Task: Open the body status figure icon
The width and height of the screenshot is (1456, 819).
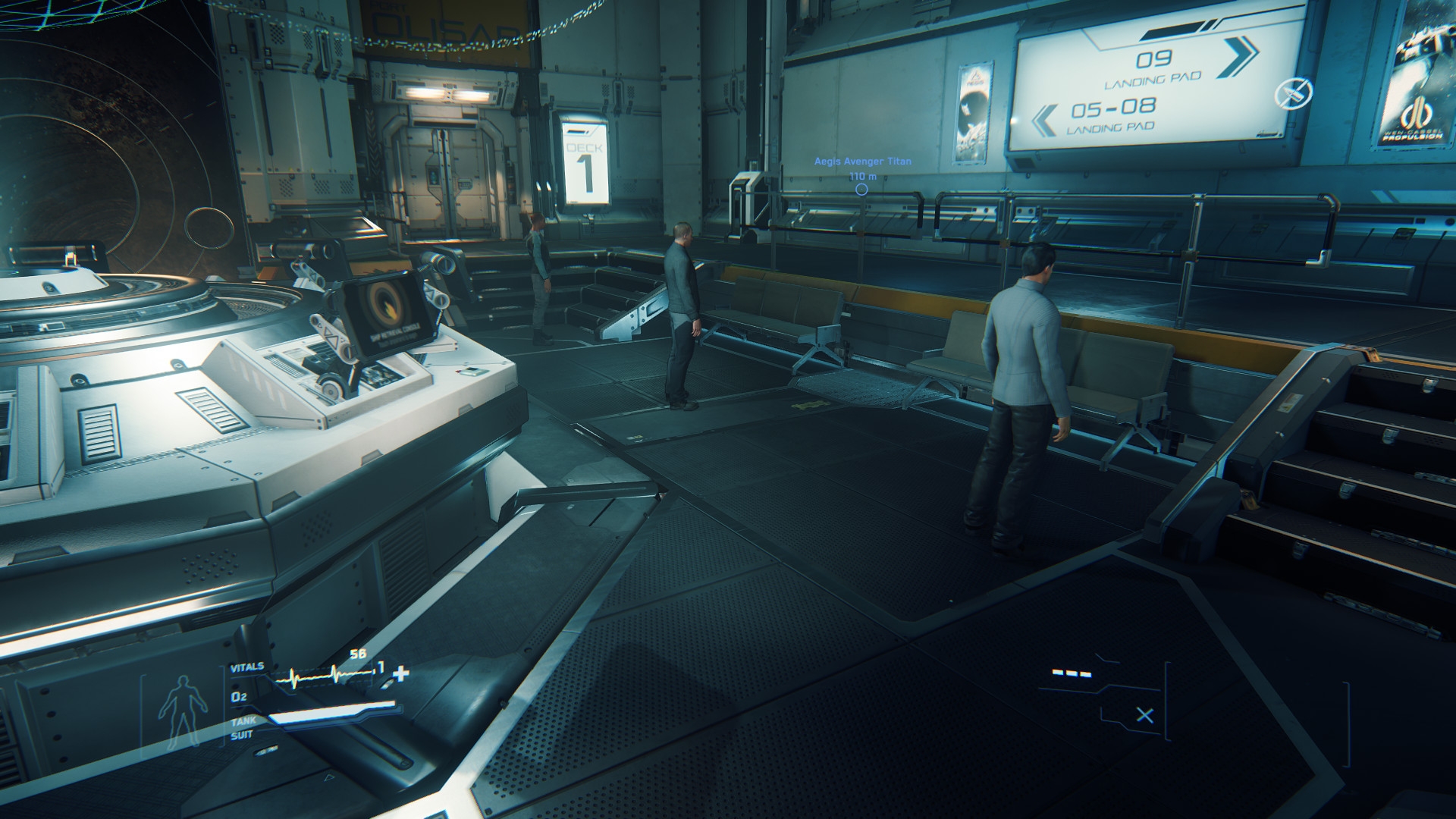Action: pos(180,710)
